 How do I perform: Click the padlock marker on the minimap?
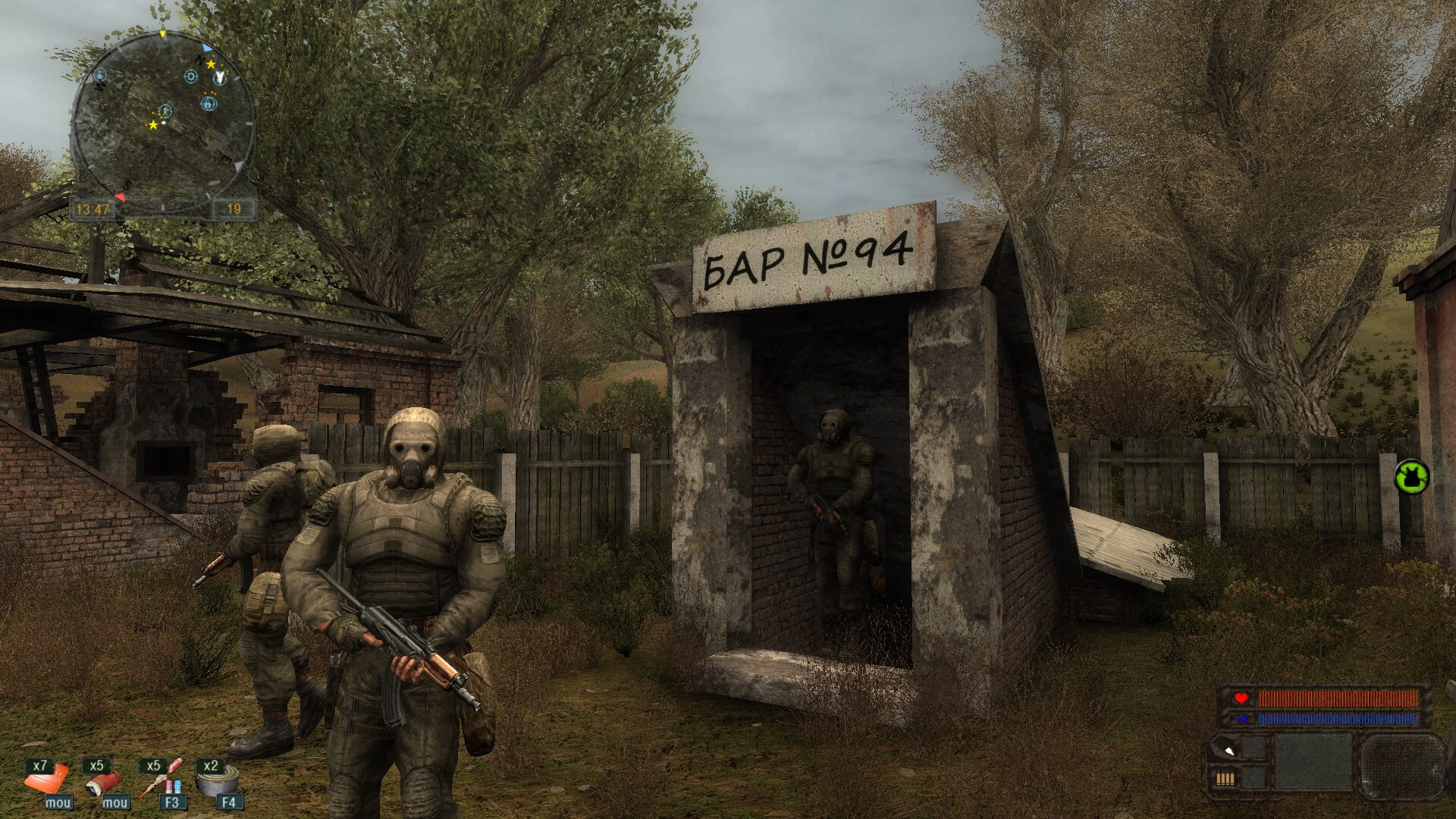coord(209,105)
